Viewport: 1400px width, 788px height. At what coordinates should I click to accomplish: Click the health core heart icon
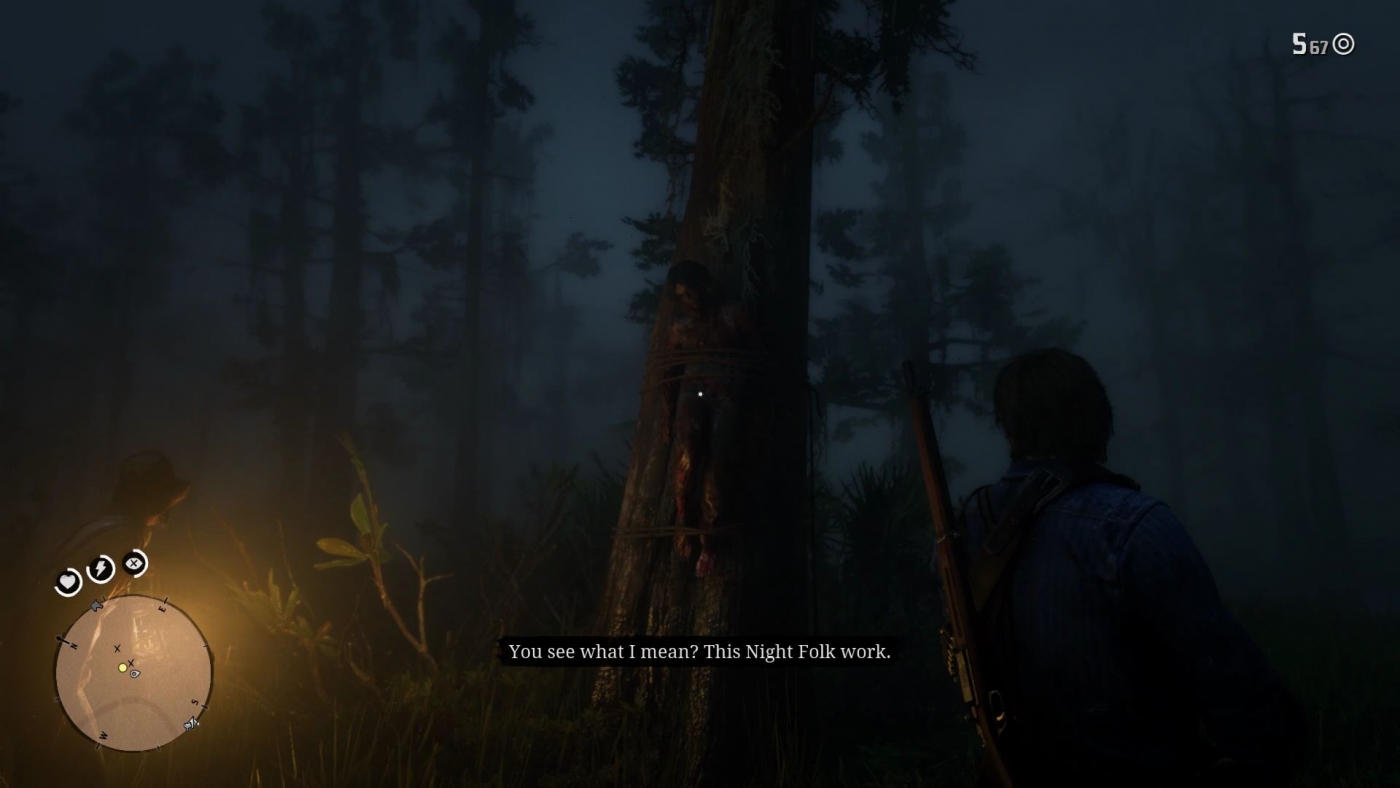click(67, 580)
